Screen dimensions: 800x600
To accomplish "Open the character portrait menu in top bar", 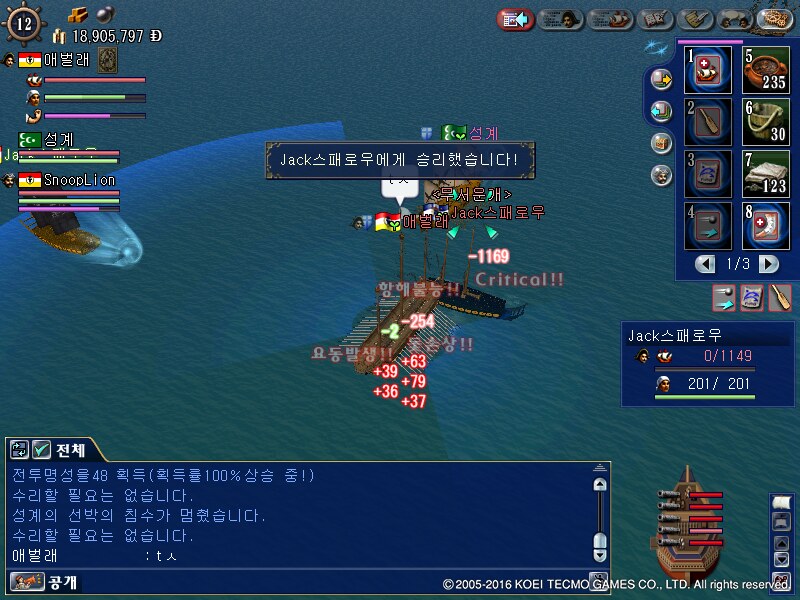I will (563, 19).
